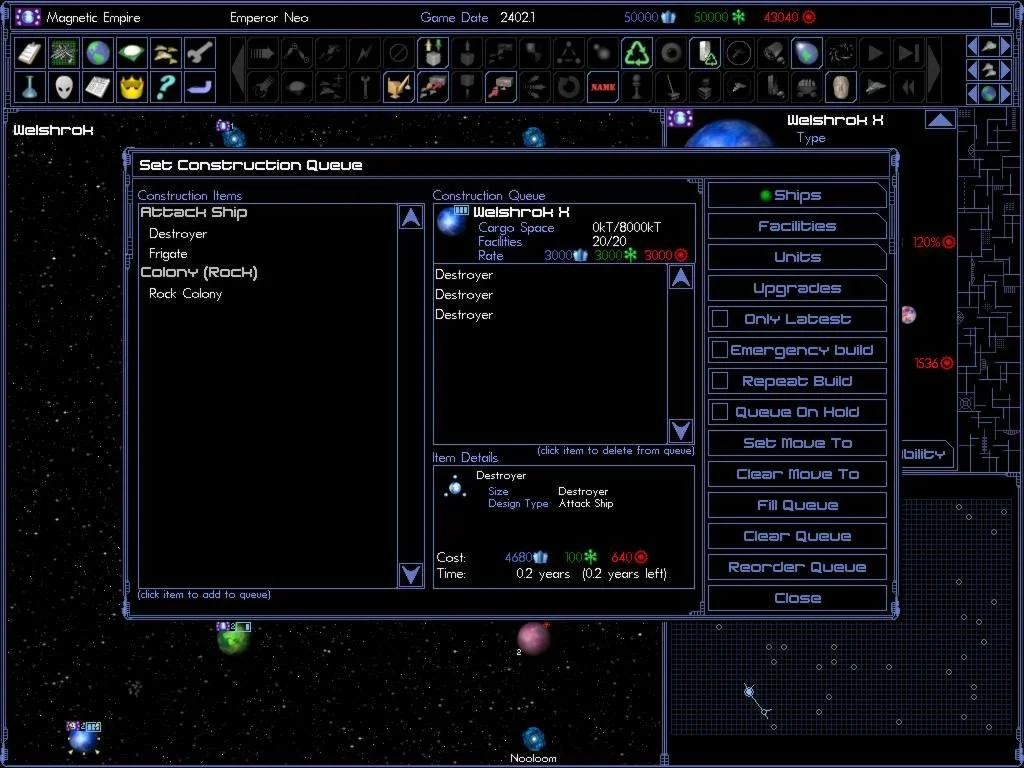Choose Fill Queue
1024x768 pixels.
797,505
